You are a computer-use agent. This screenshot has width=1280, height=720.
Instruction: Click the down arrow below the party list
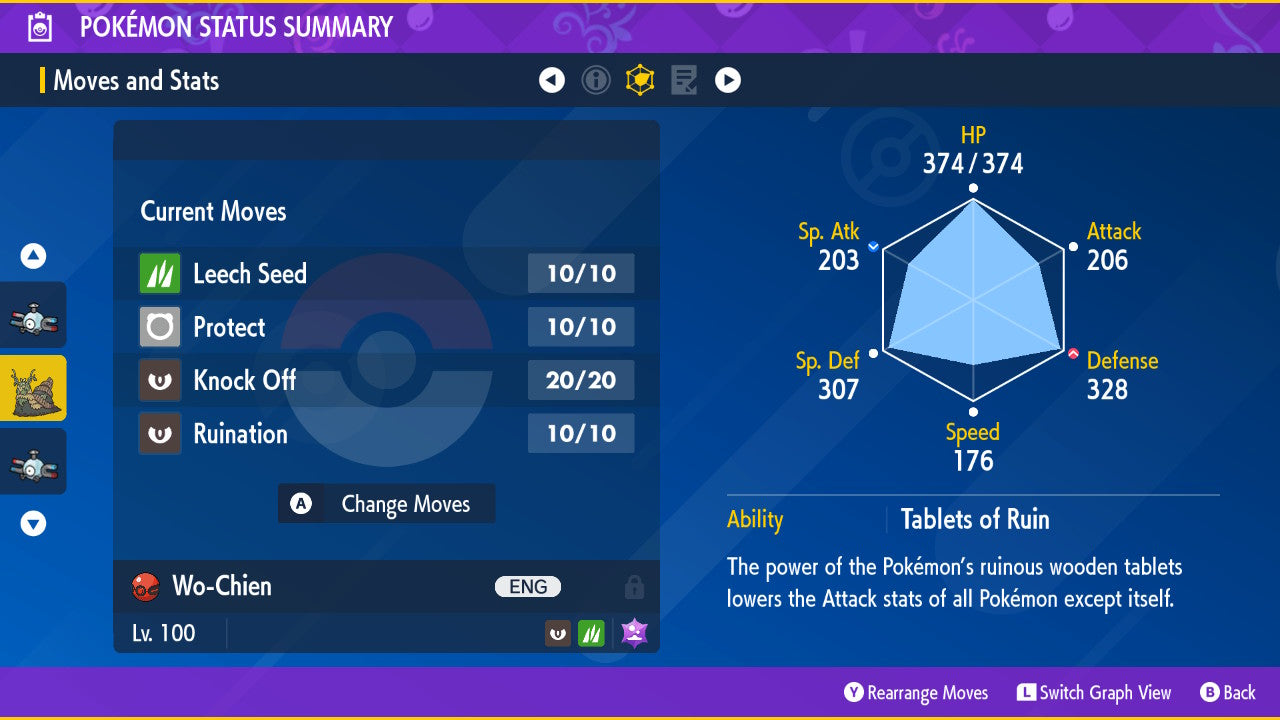pos(33,523)
